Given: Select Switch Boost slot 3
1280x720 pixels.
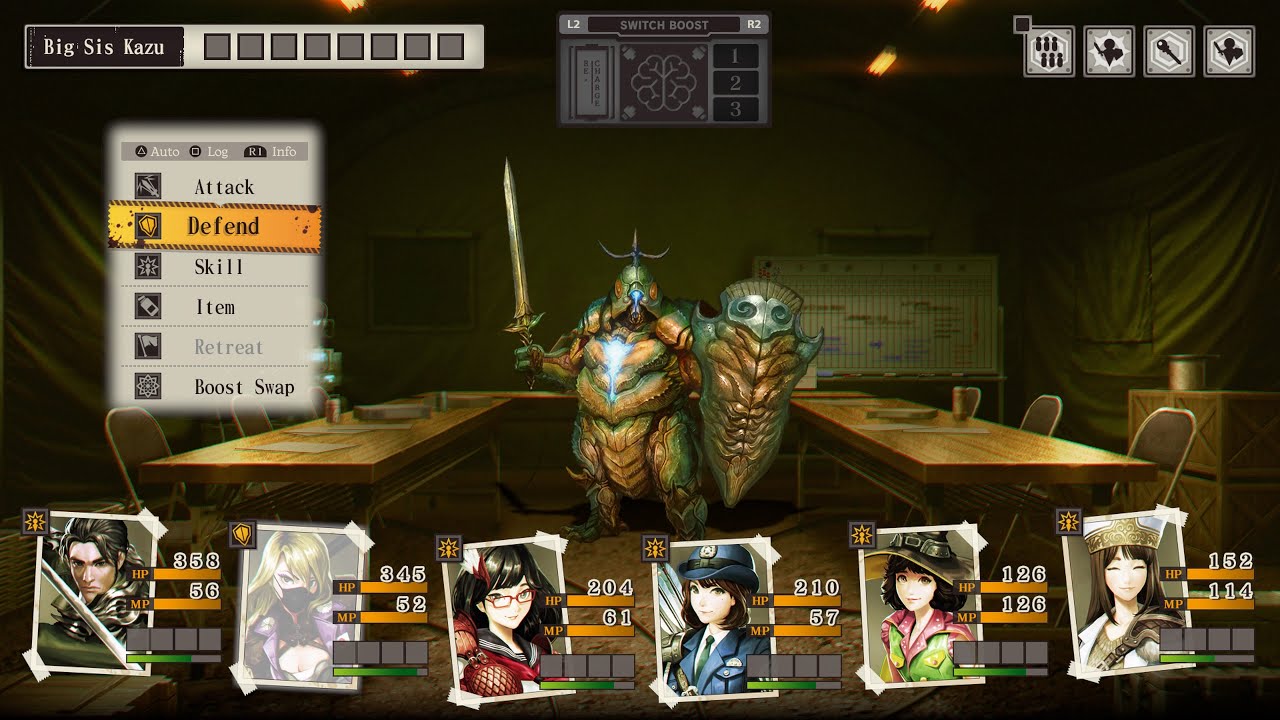Looking at the screenshot, I should tap(736, 109).
